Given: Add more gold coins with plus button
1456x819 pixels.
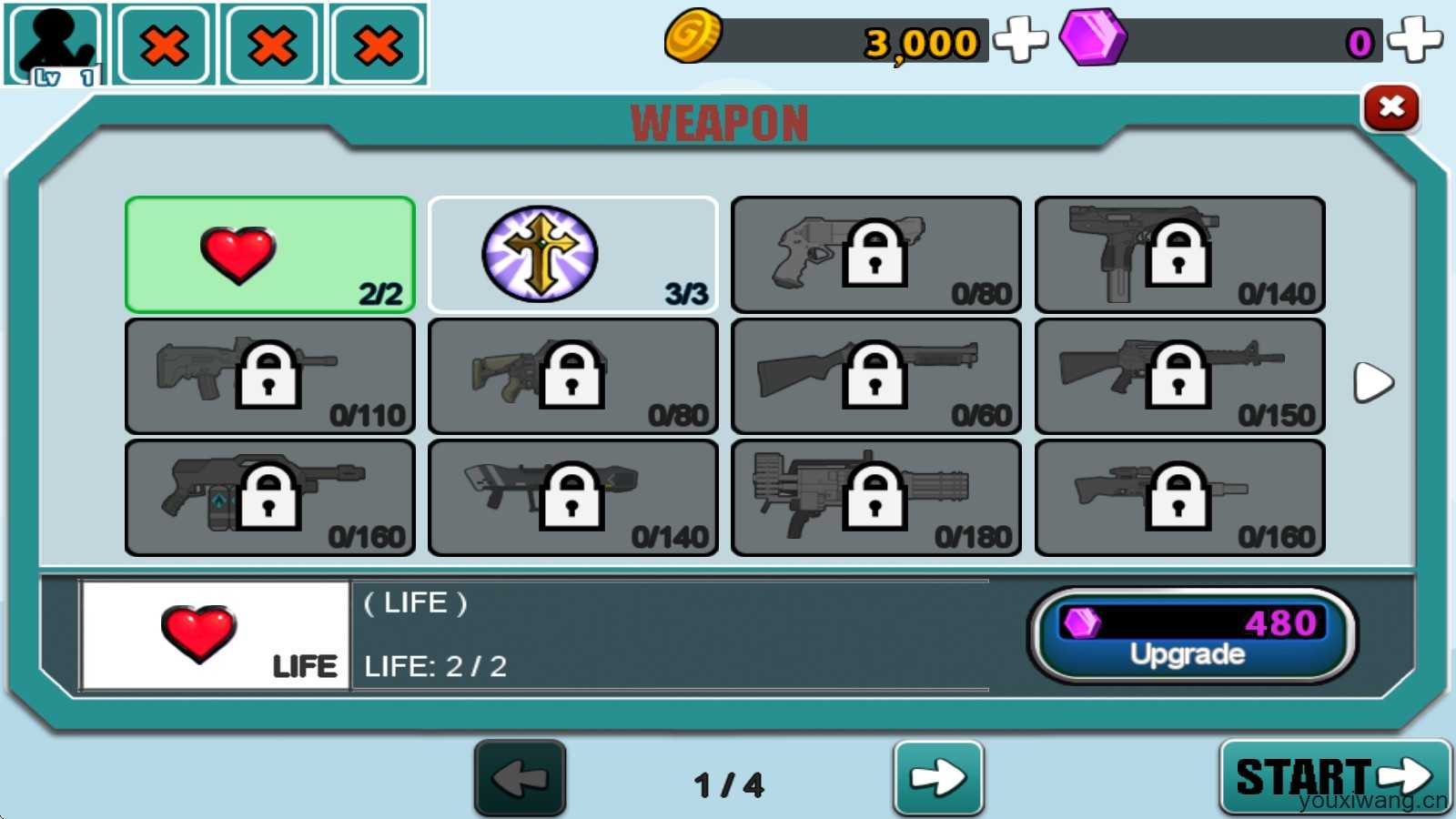Looking at the screenshot, I should point(1020,40).
